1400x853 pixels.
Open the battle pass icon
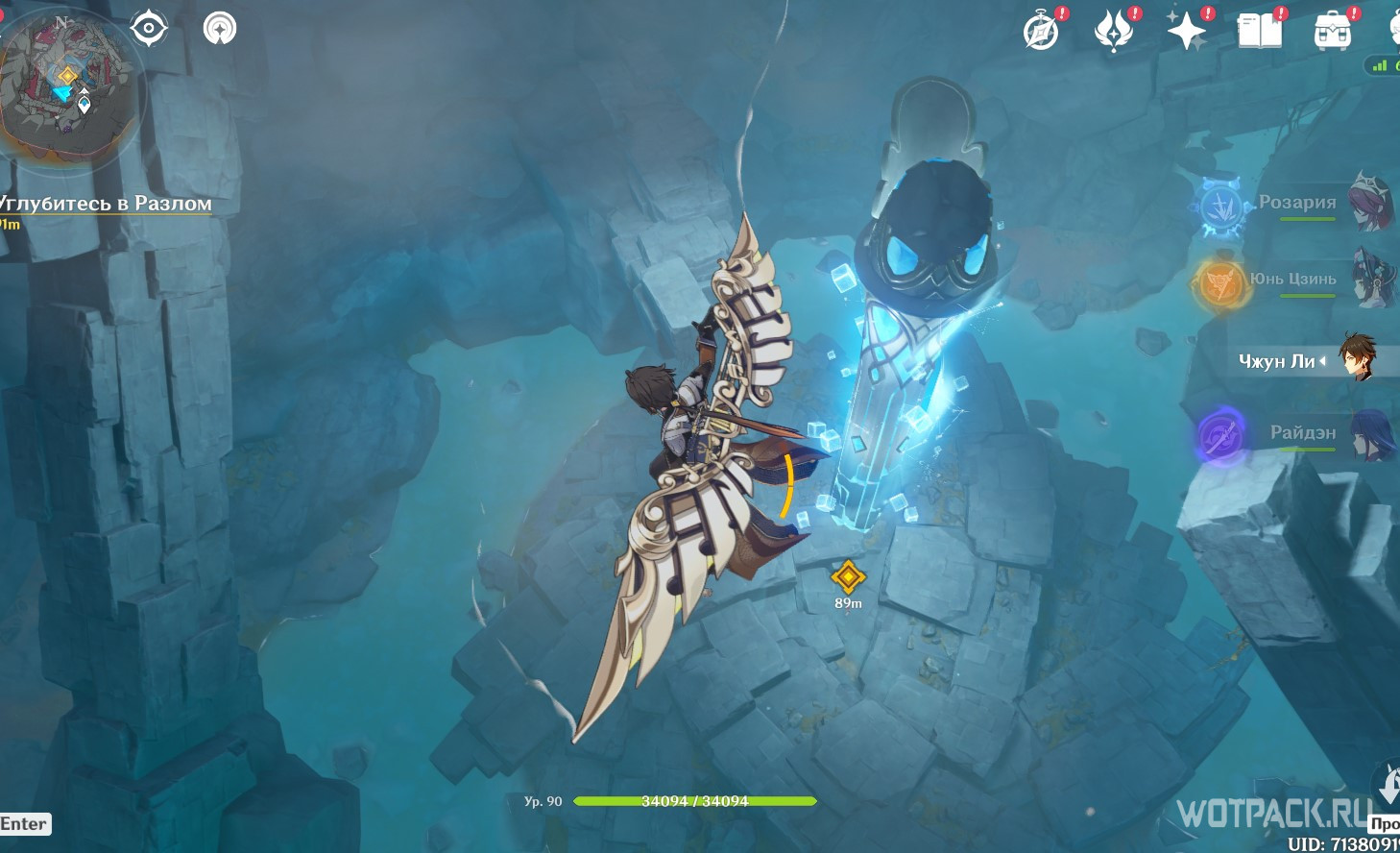1114,31
